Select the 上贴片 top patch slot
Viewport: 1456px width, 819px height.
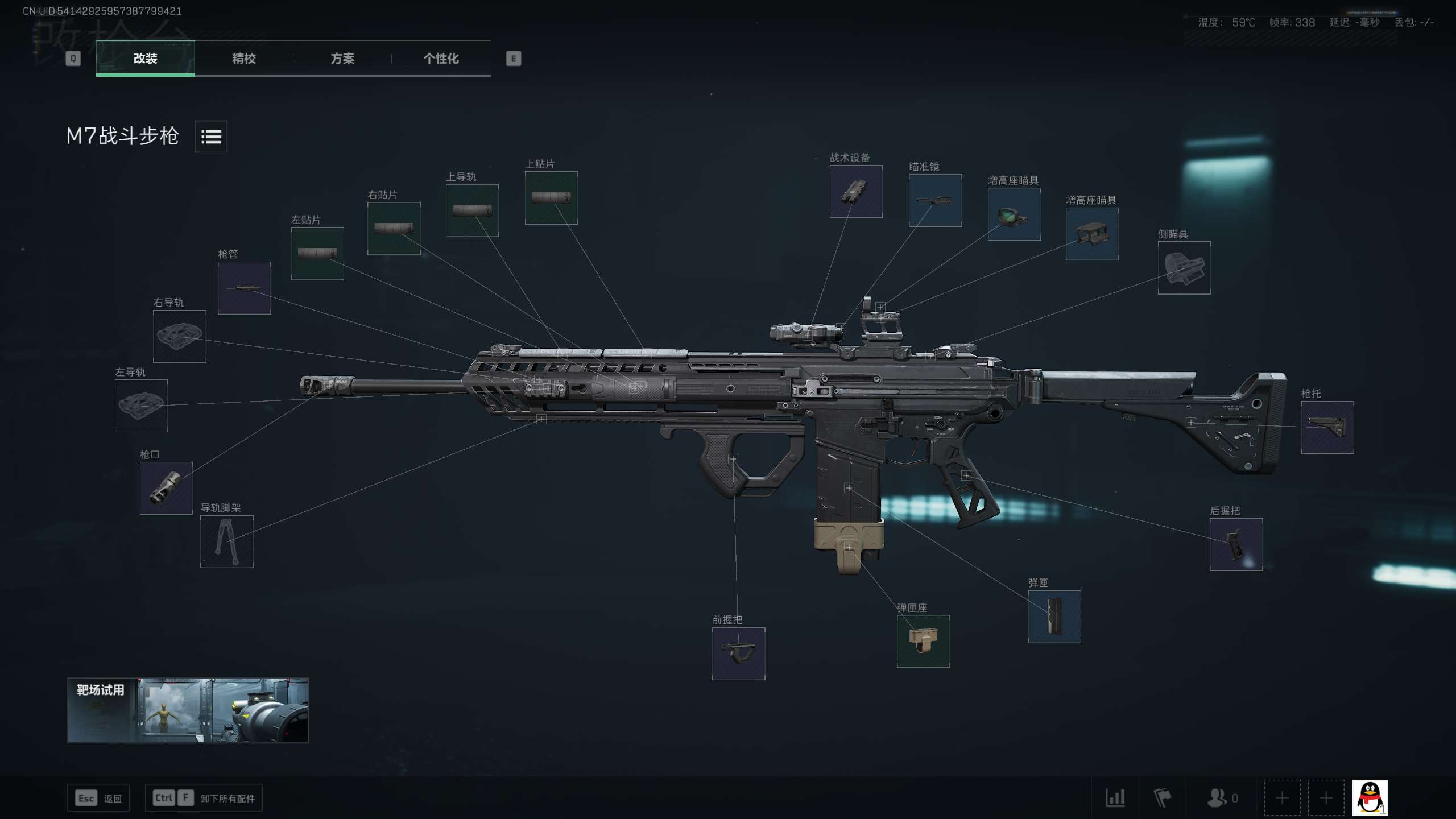551,198
